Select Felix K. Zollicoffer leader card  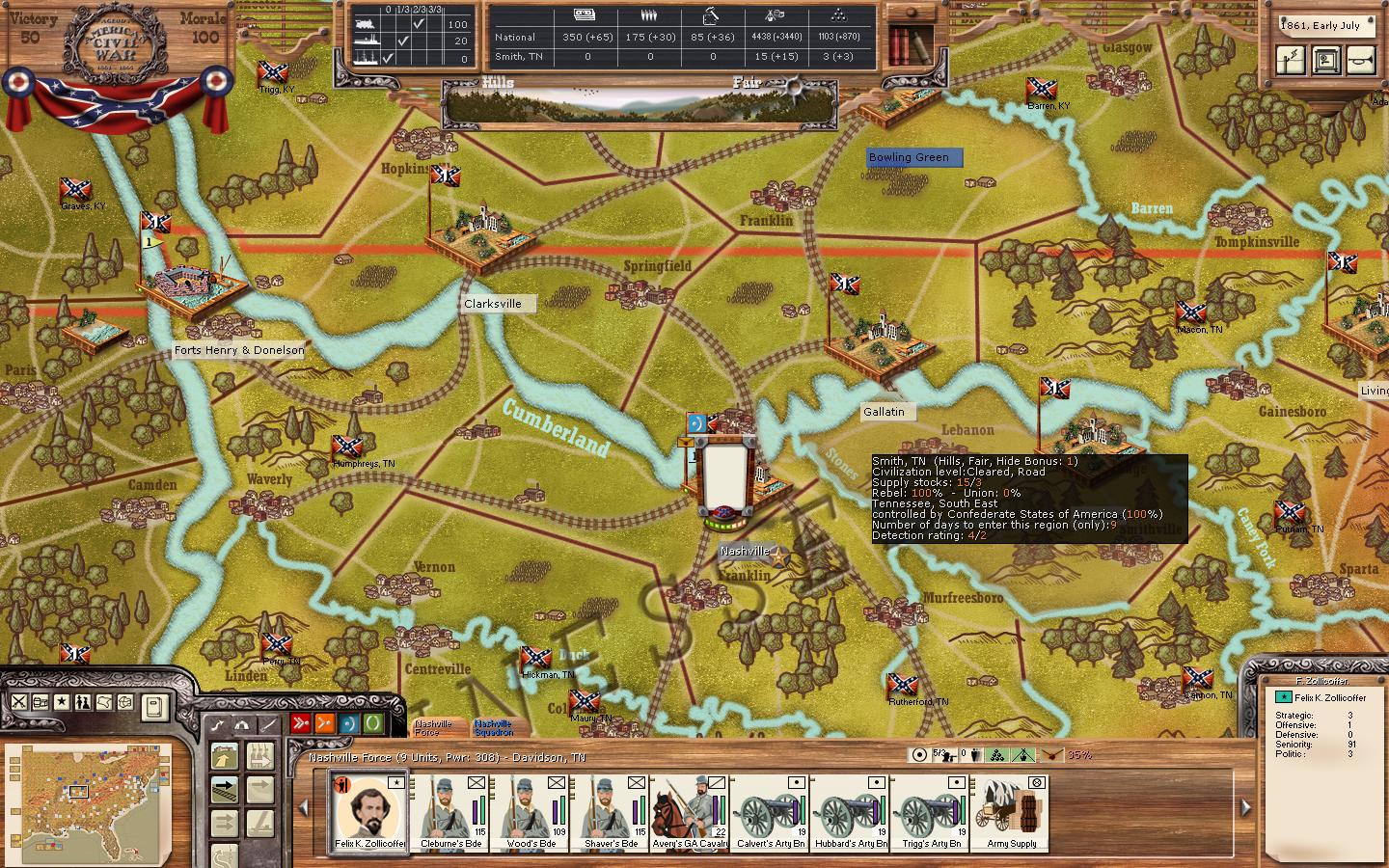coord(368,810)
